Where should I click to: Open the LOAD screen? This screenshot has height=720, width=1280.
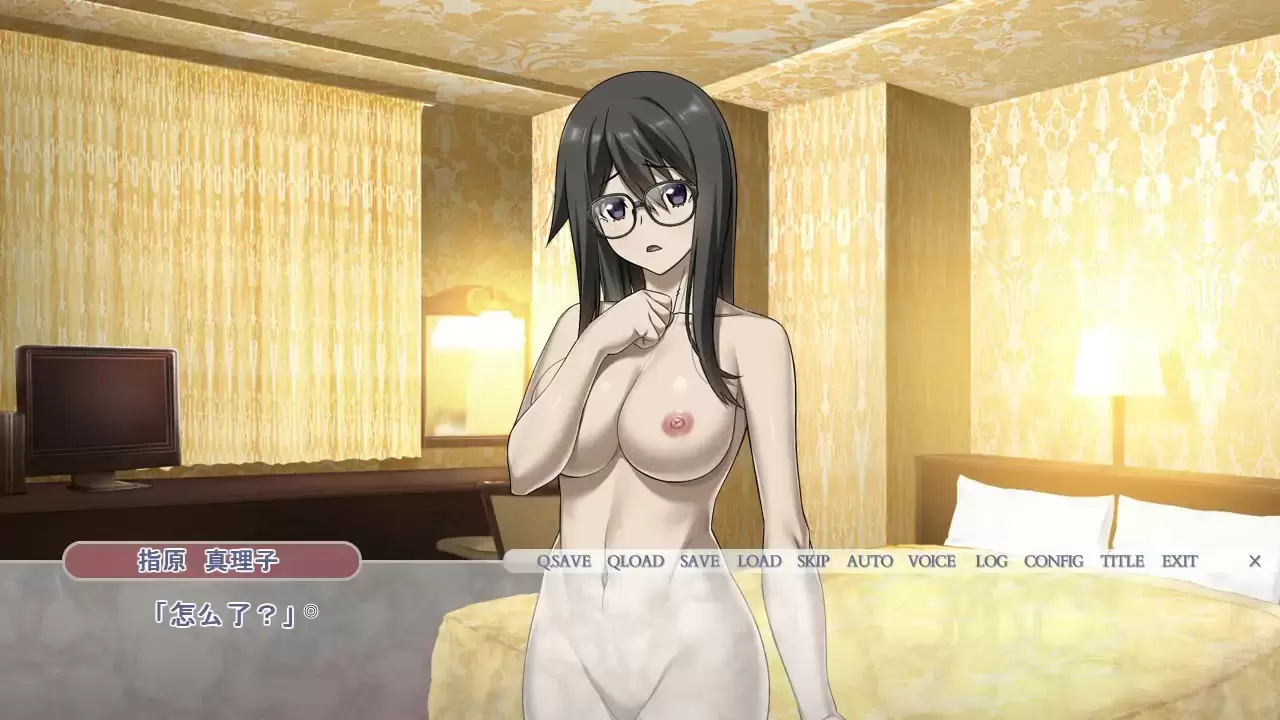(x=759, y=561)
